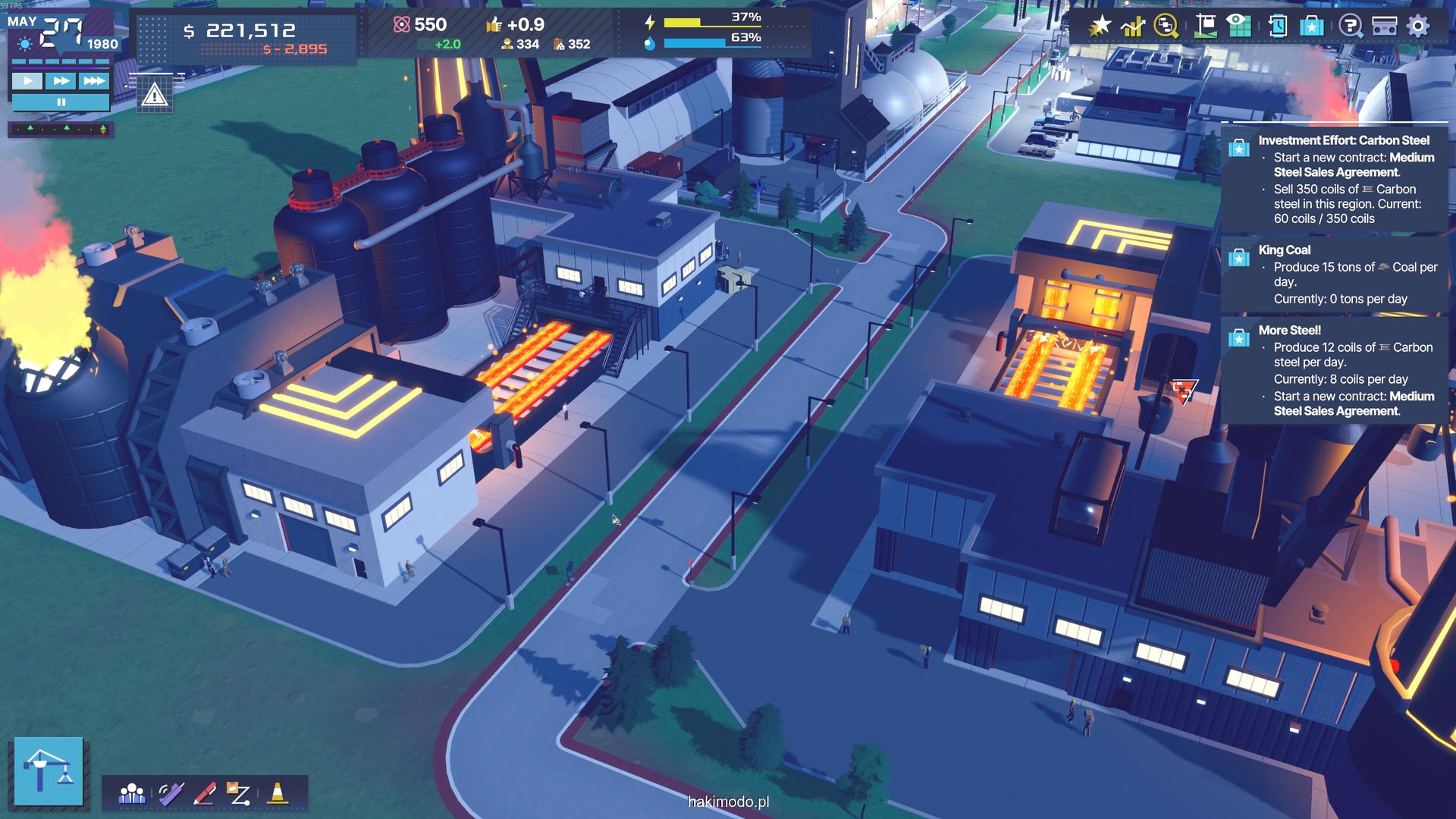Screen dimensions: 1456x819
Task: Open the crane construction menu
Action: tap(49, 770)
